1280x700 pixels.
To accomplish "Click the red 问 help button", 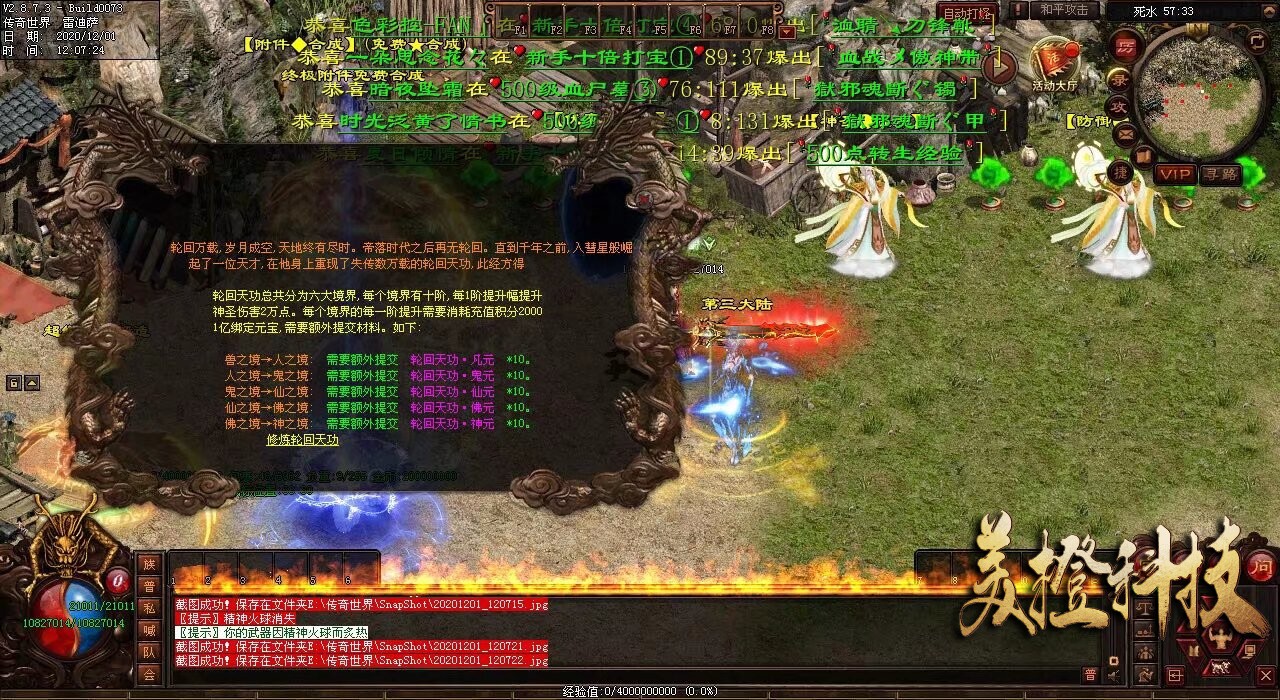I will point(1261,566).
